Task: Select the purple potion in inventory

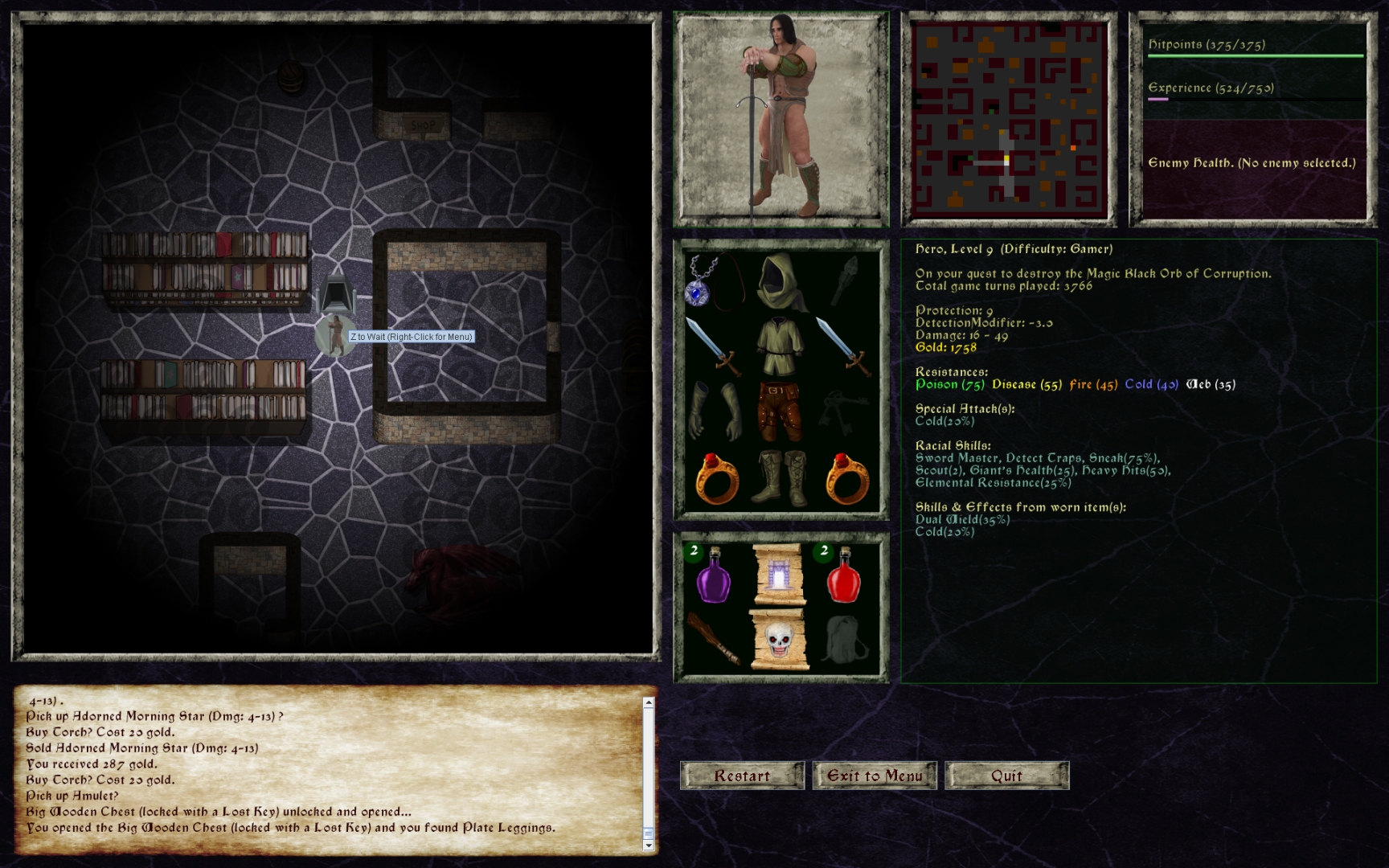Action: 712,577
